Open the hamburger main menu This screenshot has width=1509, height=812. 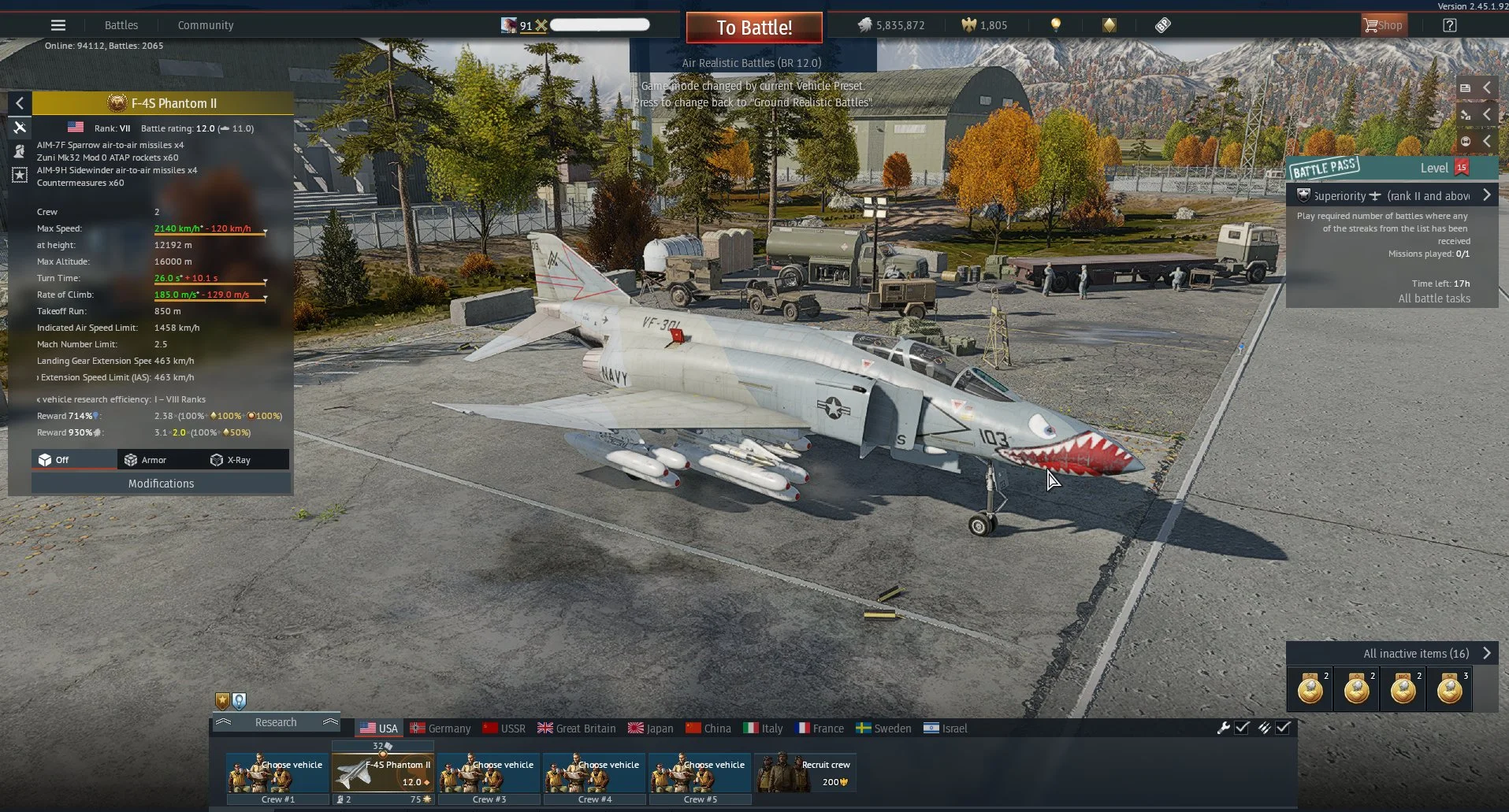click(x=58, y=25)
